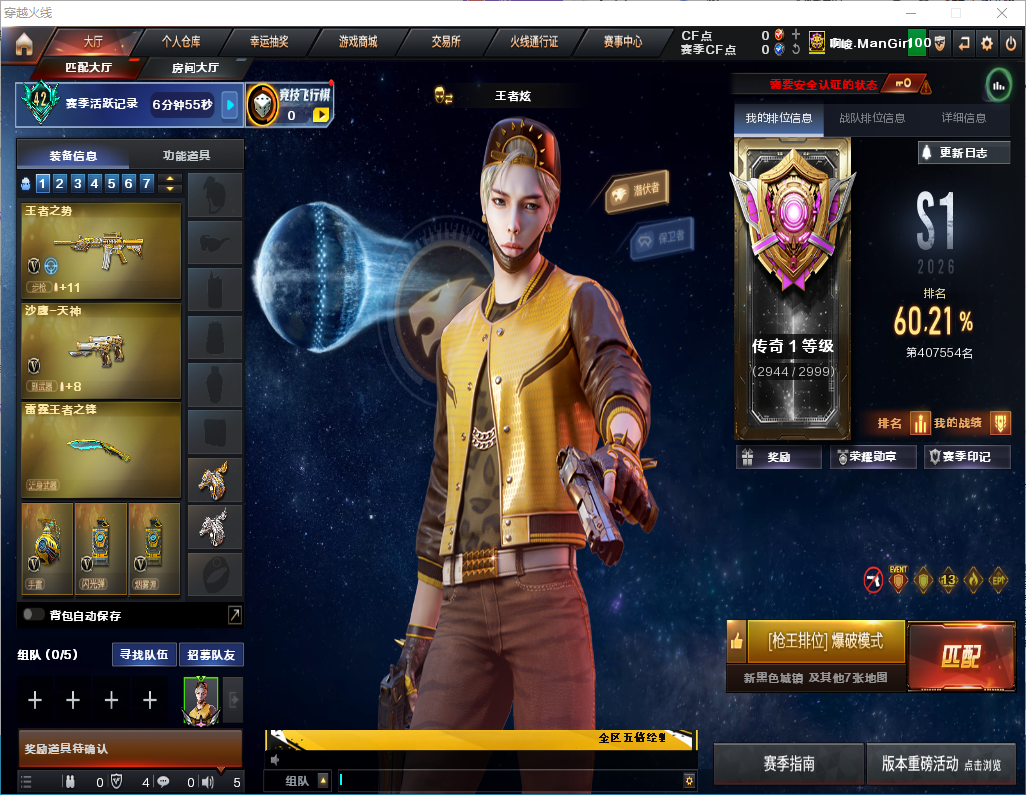This screenshot has width=1026, height=795.
Task: Choose backpack preset number 3
Action: [76, 183]
